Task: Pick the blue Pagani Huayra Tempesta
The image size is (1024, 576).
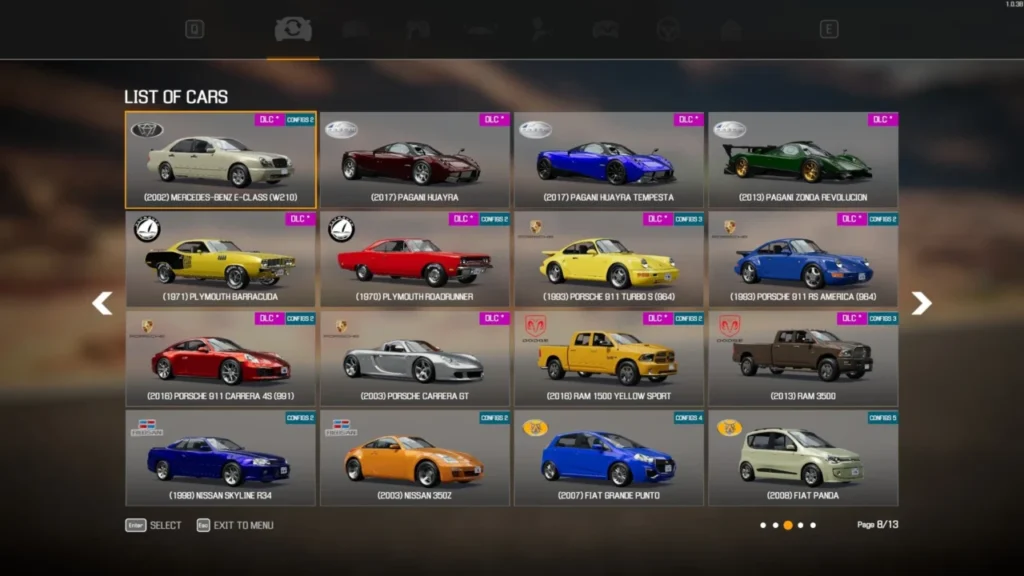Action: [609, 160]
